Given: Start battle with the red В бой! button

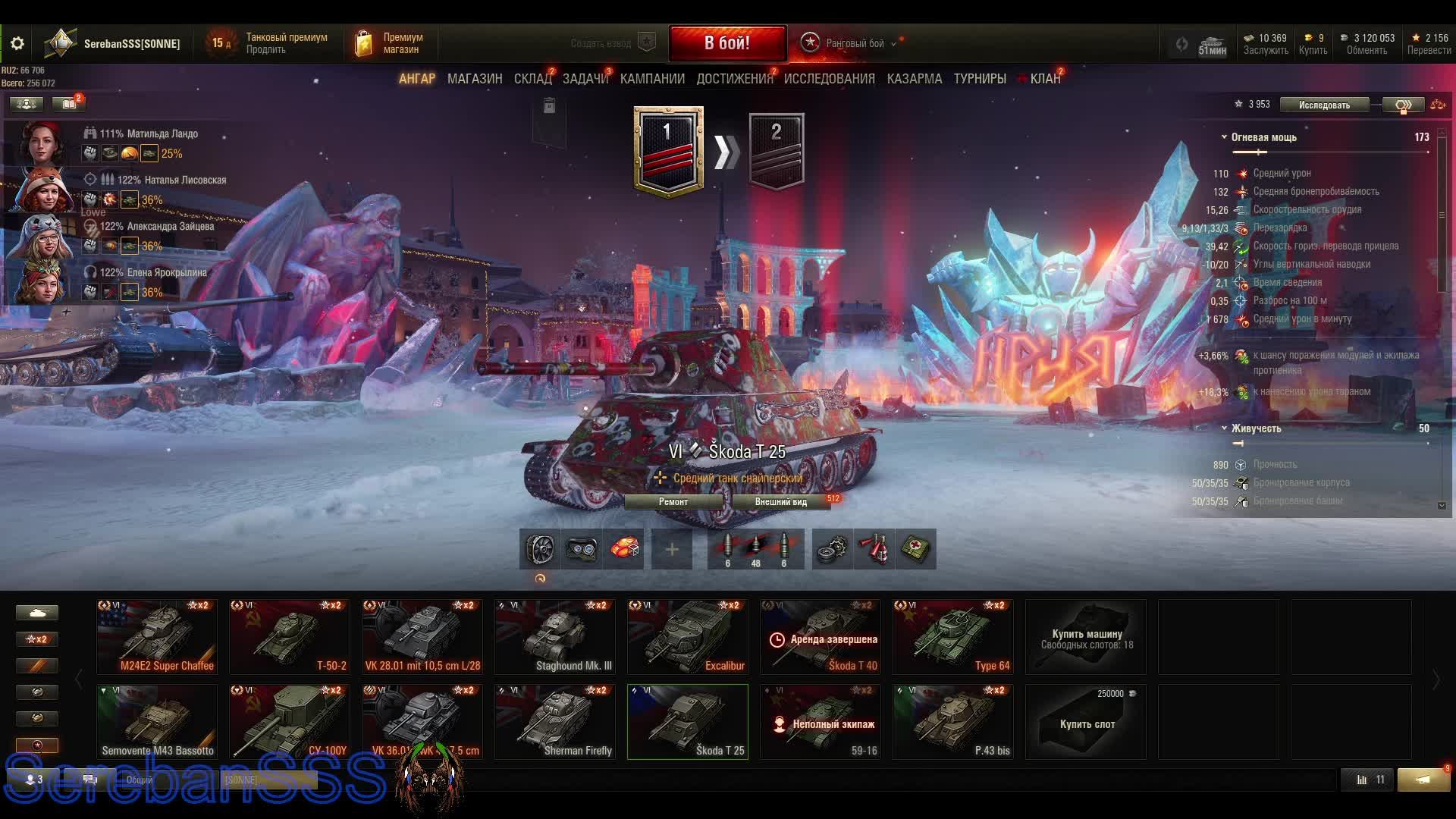Looking at the screenshot, I should pos(726,43).
